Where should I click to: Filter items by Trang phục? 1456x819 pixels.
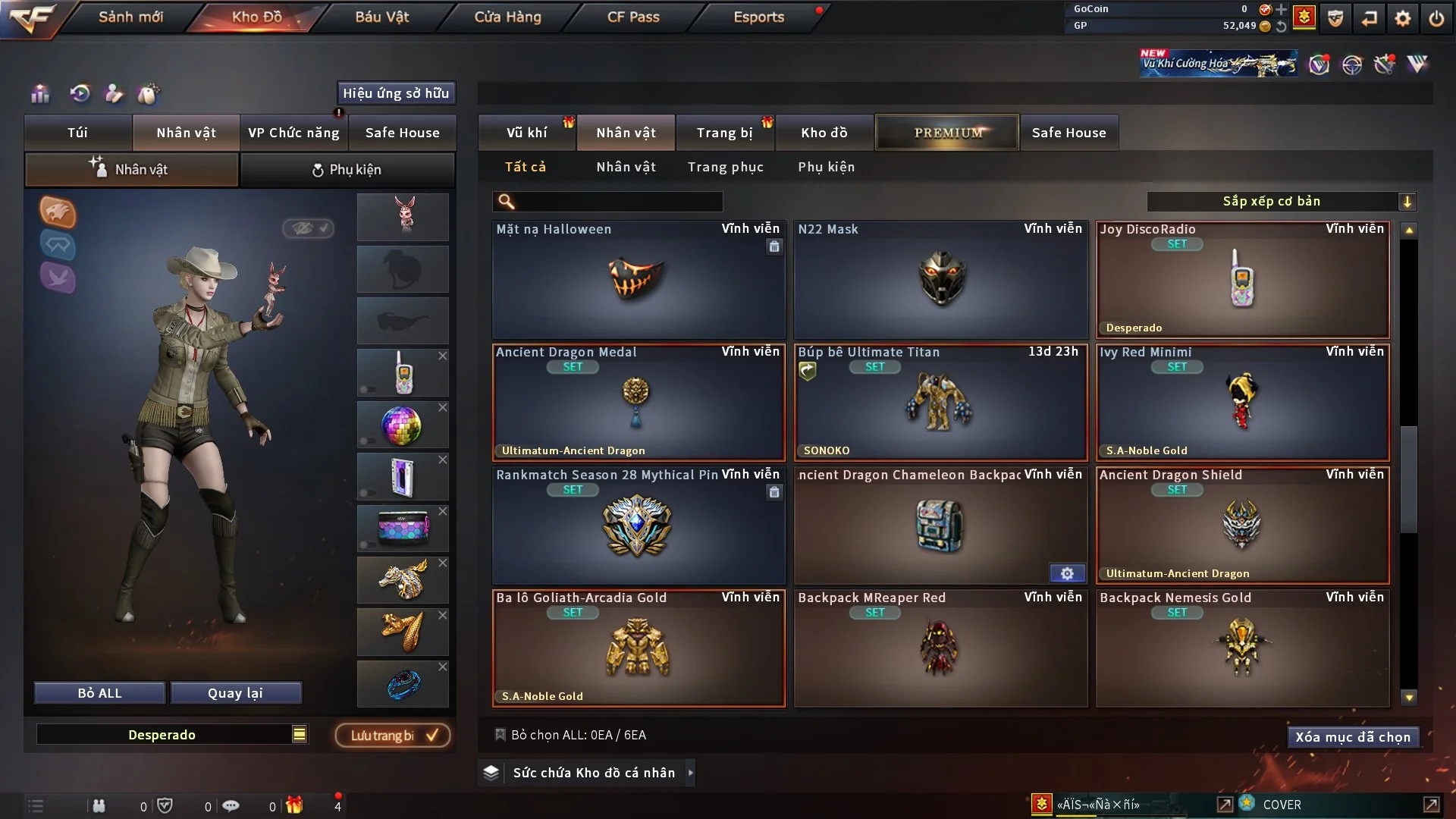click(725, 167)
